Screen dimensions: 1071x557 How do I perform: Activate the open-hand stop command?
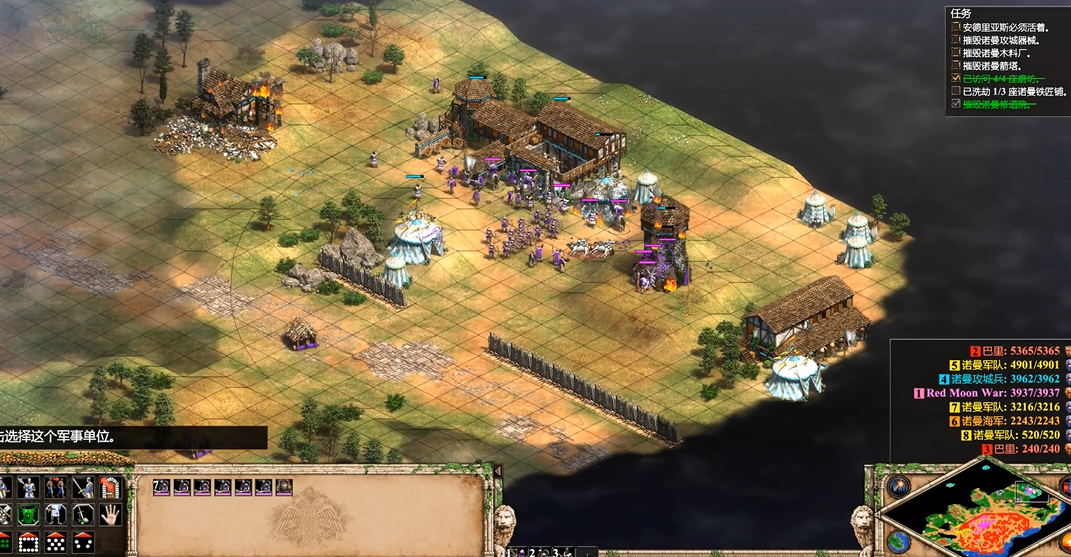(109, 516)
